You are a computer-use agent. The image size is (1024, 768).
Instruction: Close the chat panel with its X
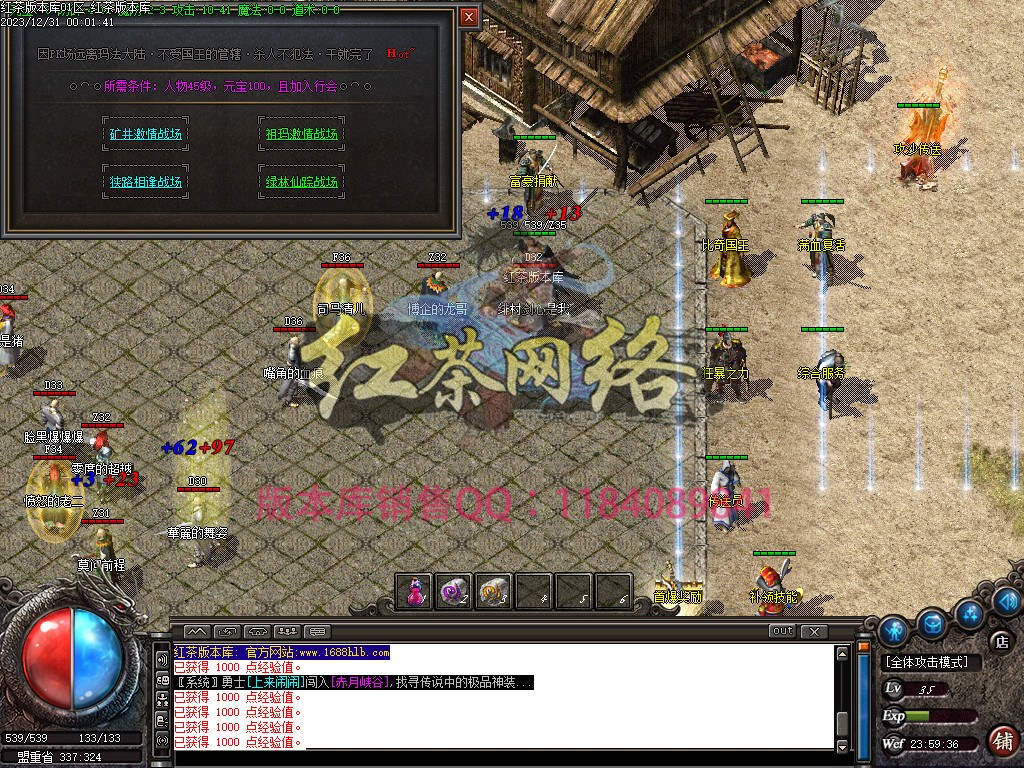tap(815, 631)
